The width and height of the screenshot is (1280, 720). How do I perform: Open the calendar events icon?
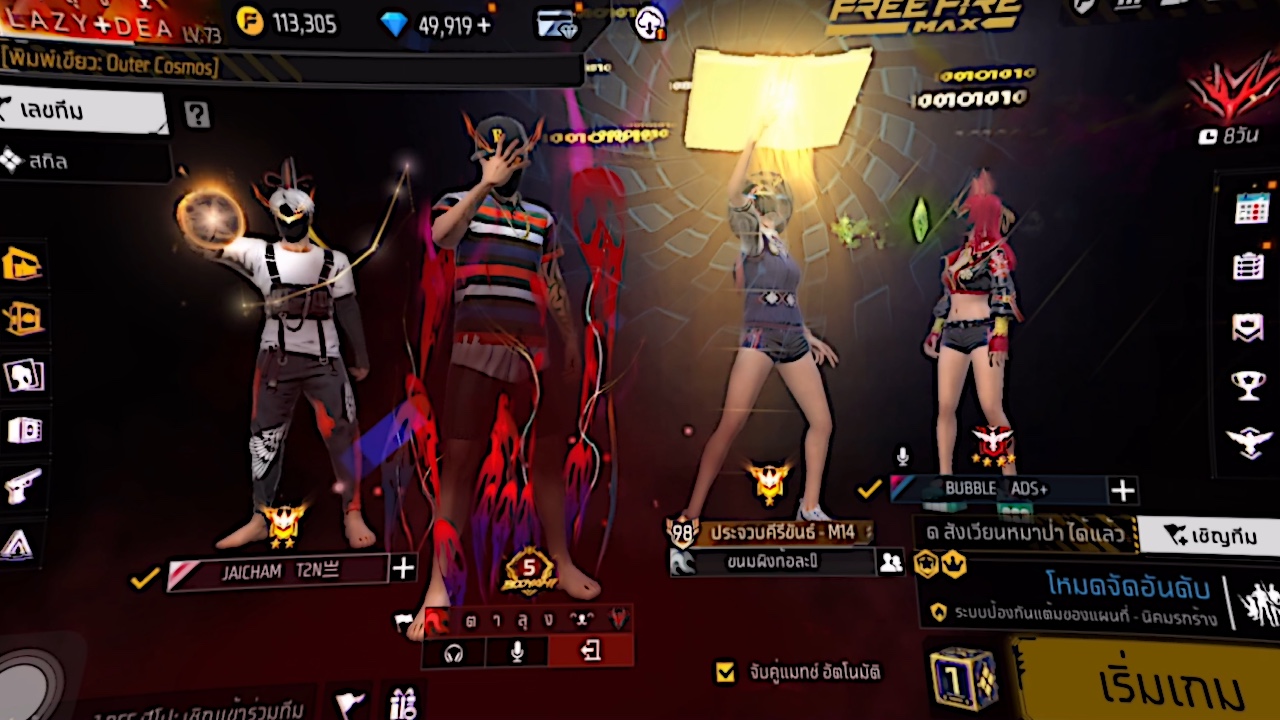(x=1251, y=207)
